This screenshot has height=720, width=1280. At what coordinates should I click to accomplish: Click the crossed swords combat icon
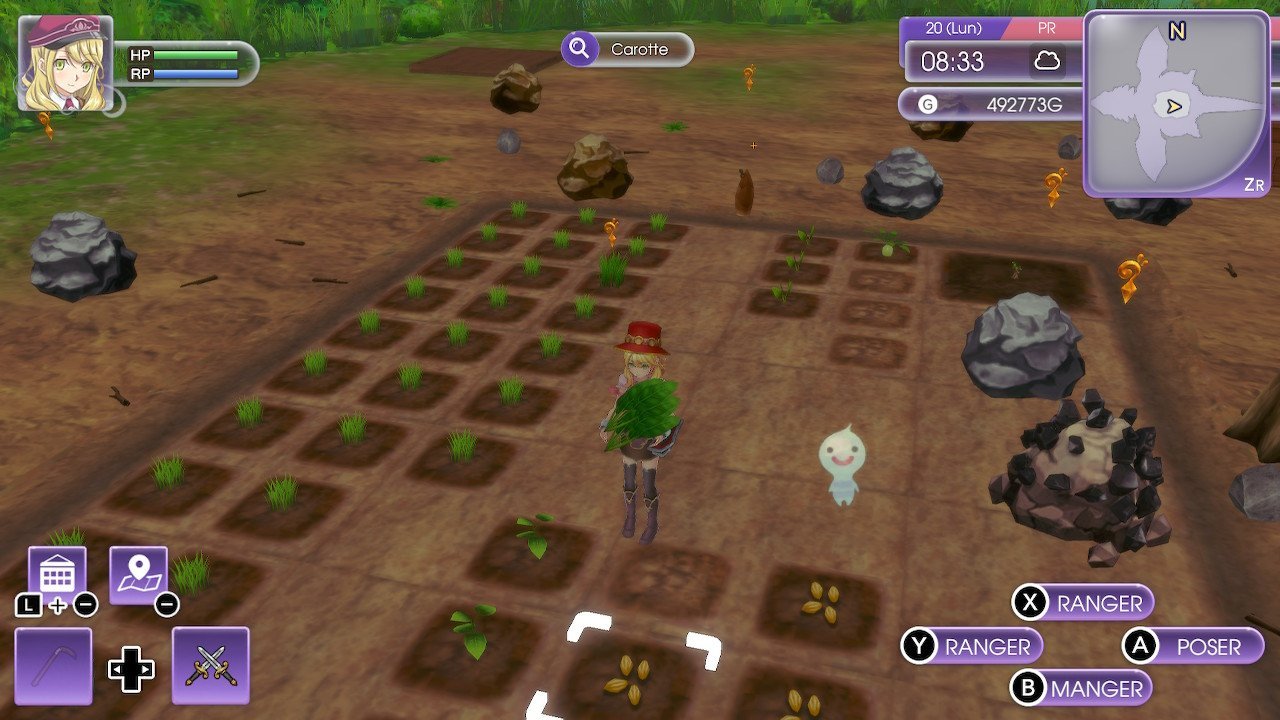coord(210,665)
